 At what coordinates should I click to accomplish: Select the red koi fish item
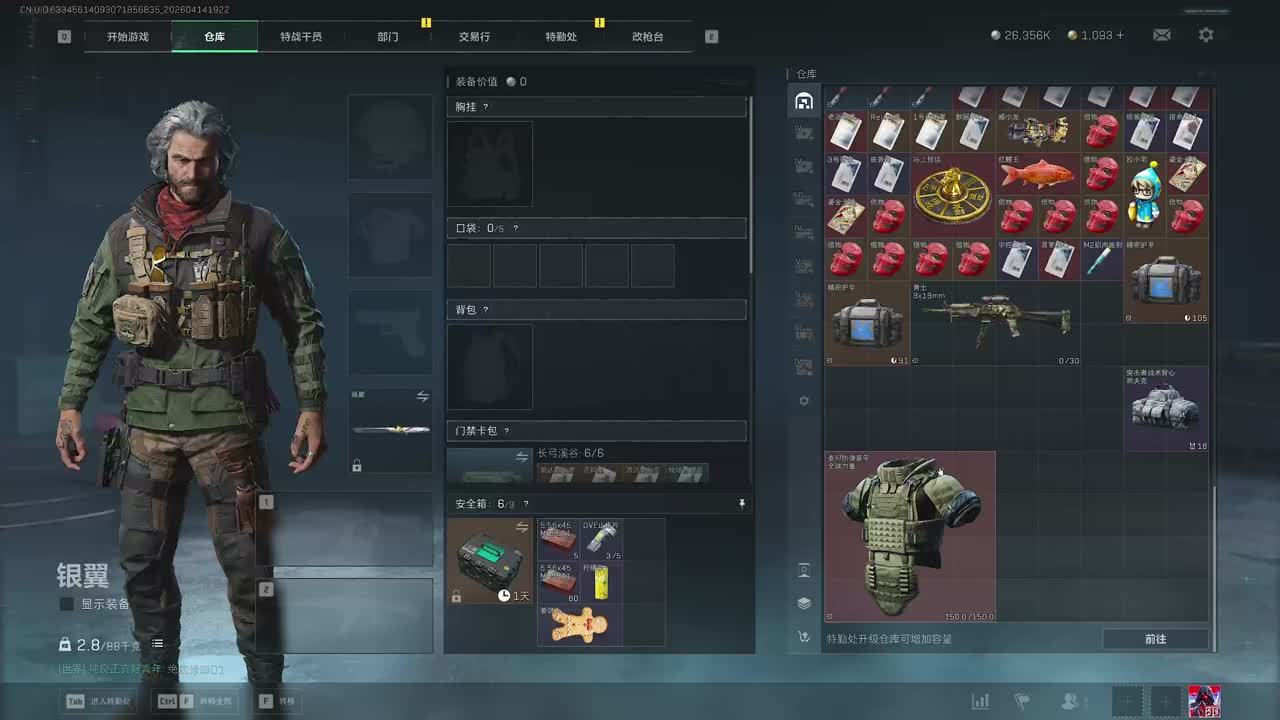1037,174
